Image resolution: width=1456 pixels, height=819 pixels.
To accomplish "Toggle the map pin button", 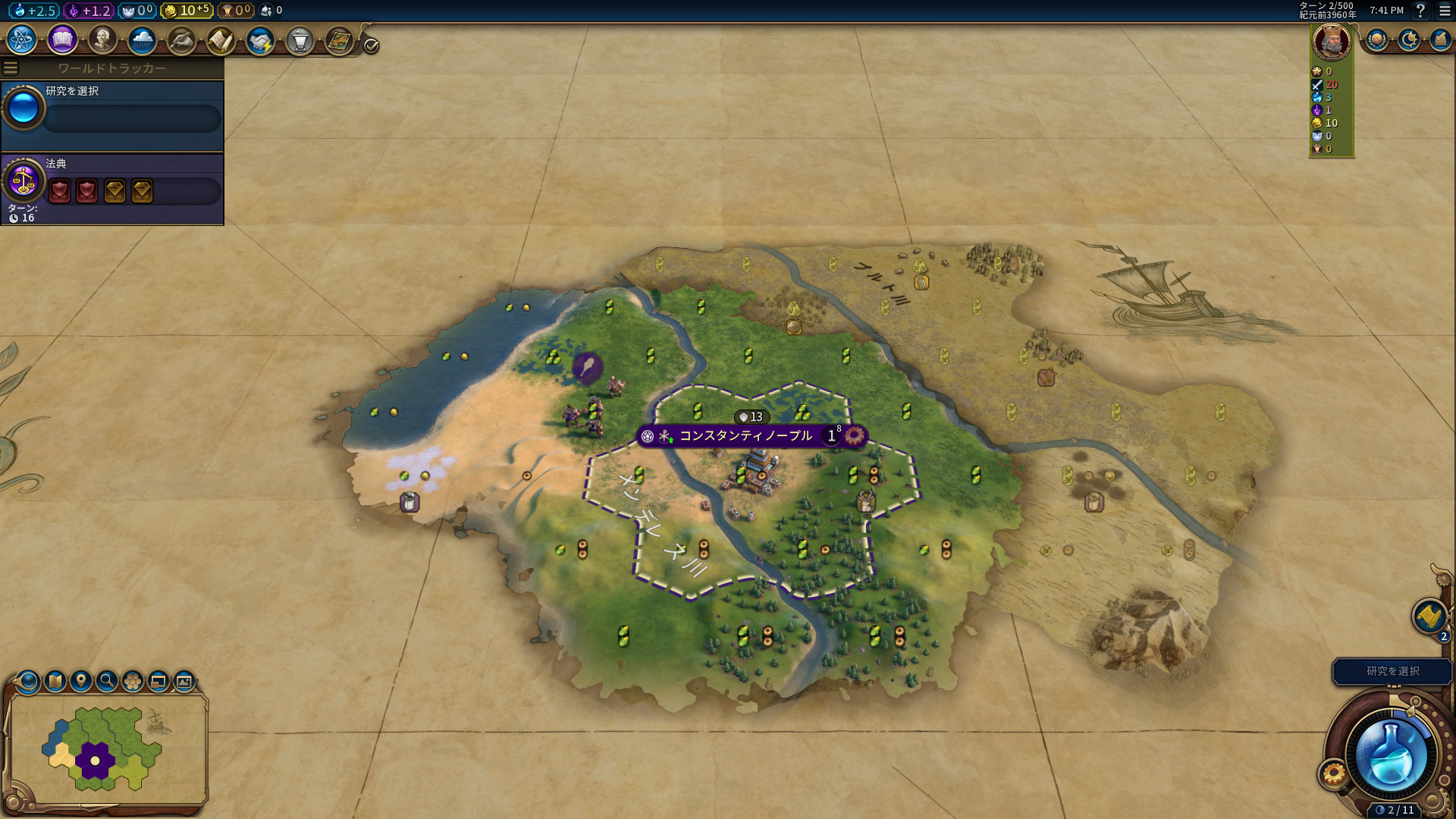I will click(81, 681).
